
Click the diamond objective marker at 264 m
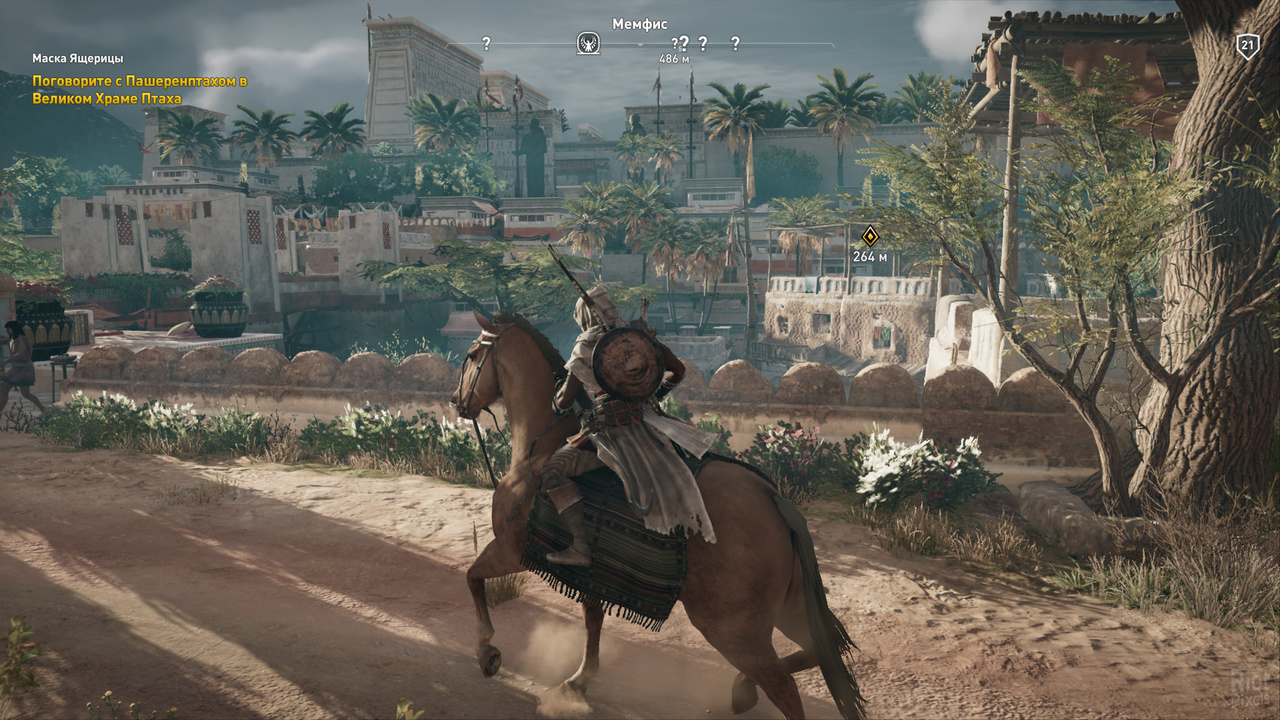pos(870,236)
